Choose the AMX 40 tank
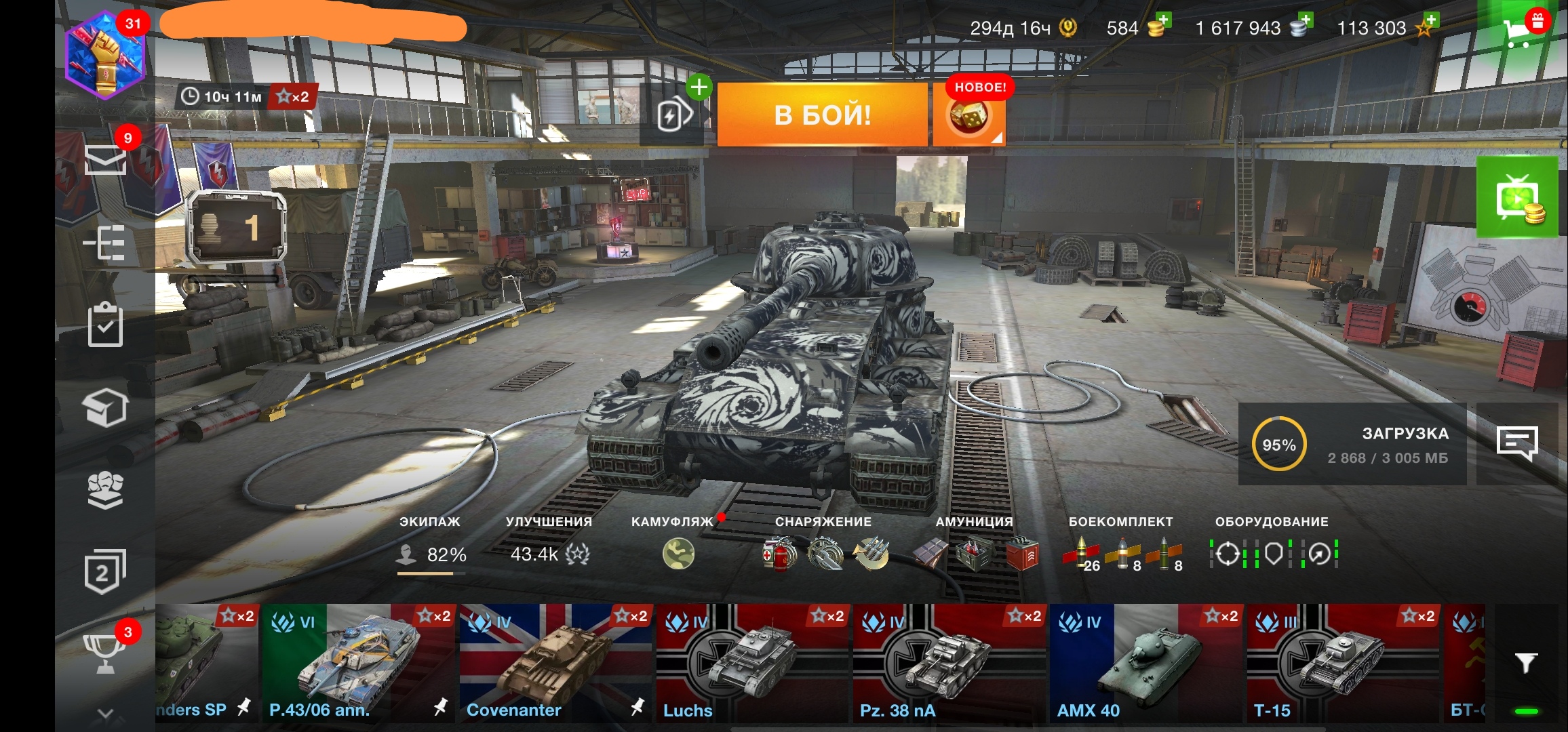 point(1146,663)
